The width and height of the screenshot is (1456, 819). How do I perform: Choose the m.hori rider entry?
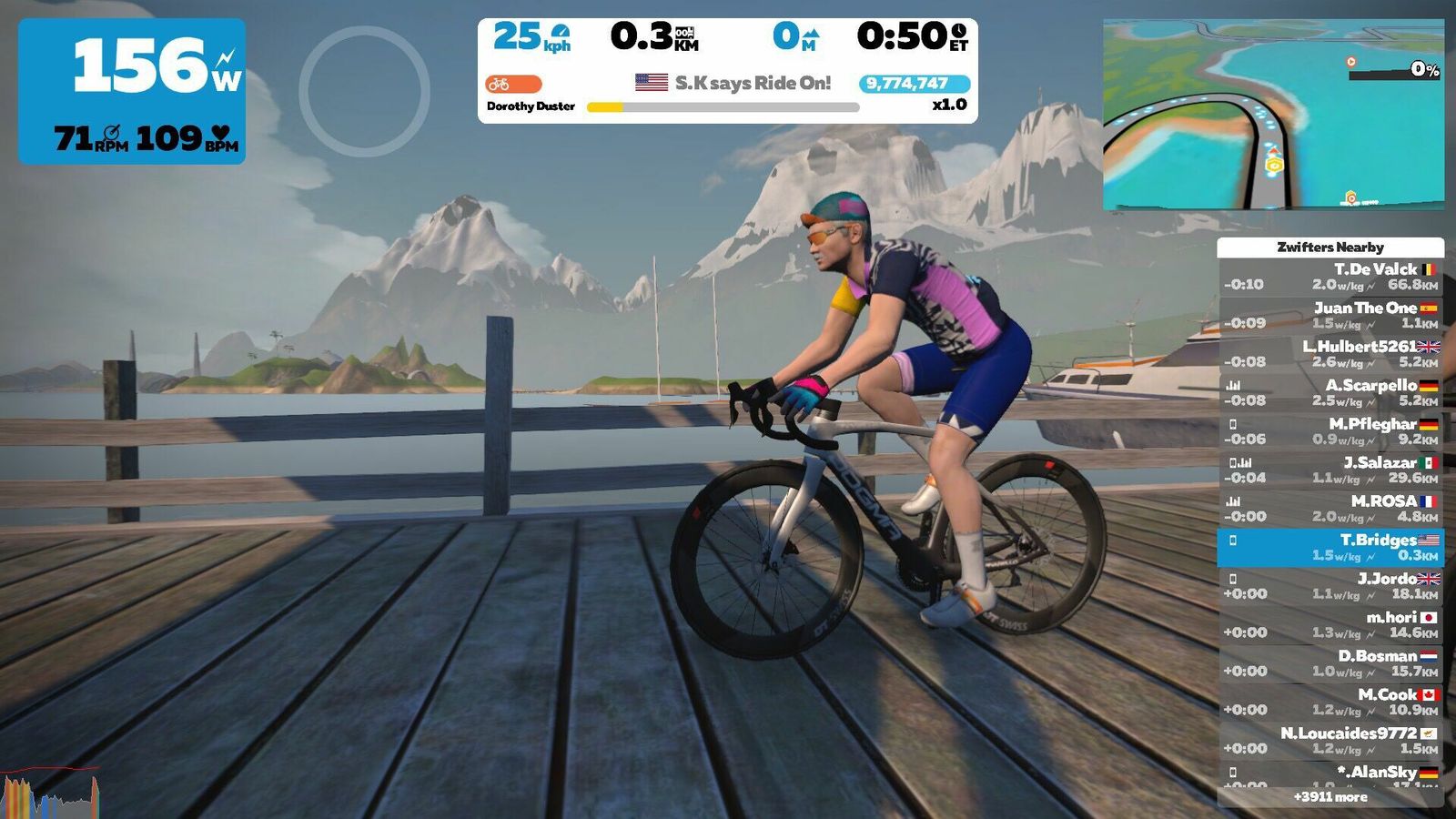click(1330, 624)
